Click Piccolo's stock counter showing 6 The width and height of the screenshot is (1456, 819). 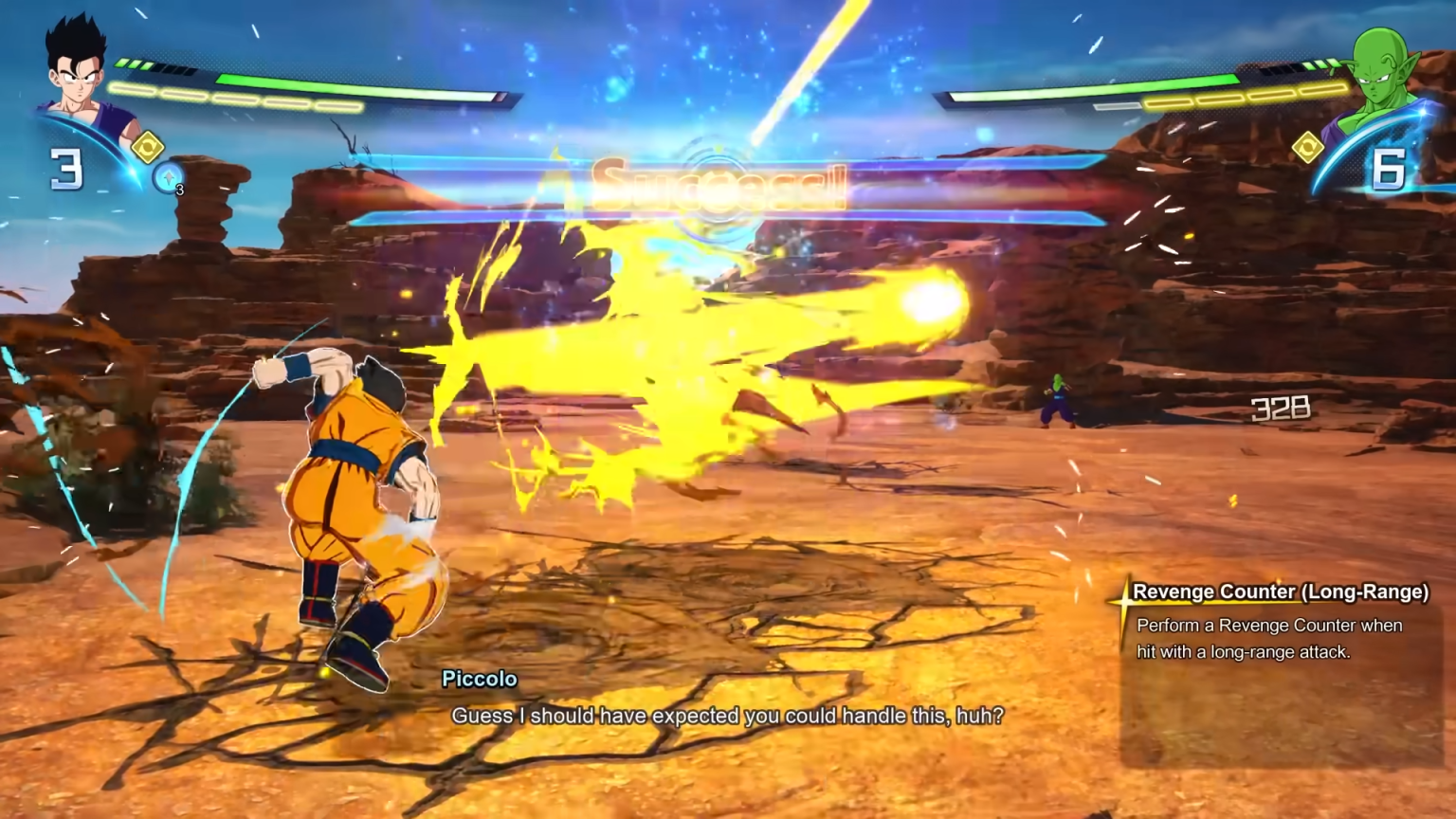click(1390, 167)
